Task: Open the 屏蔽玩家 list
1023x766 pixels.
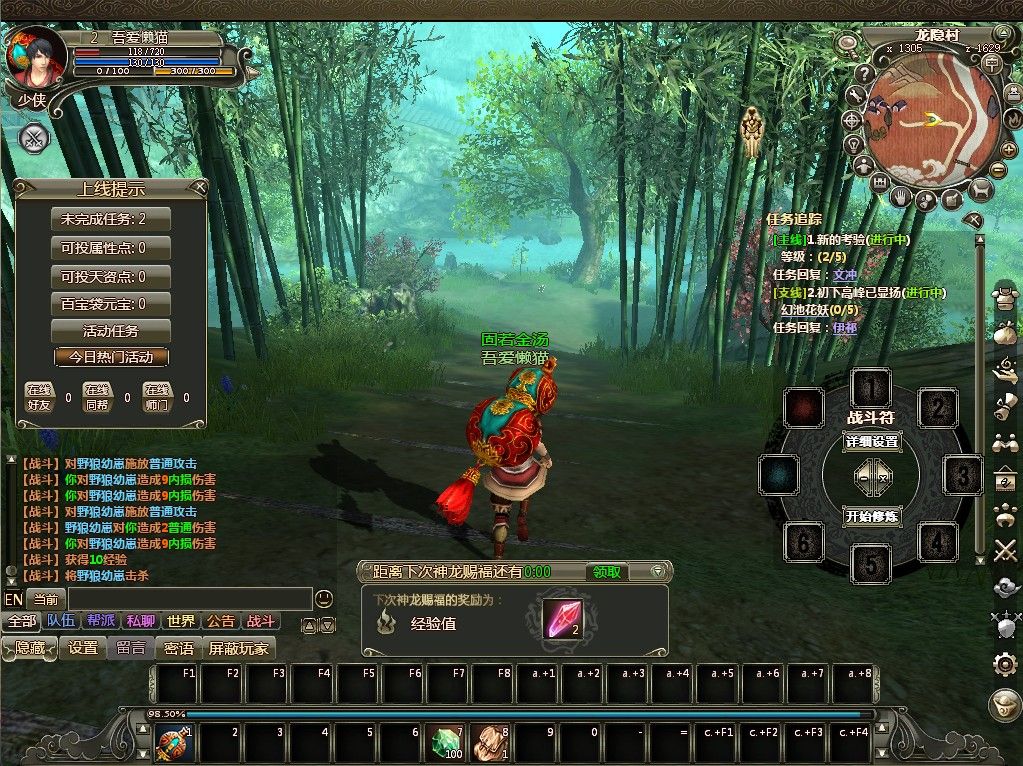Action: (x=239, y=648)
